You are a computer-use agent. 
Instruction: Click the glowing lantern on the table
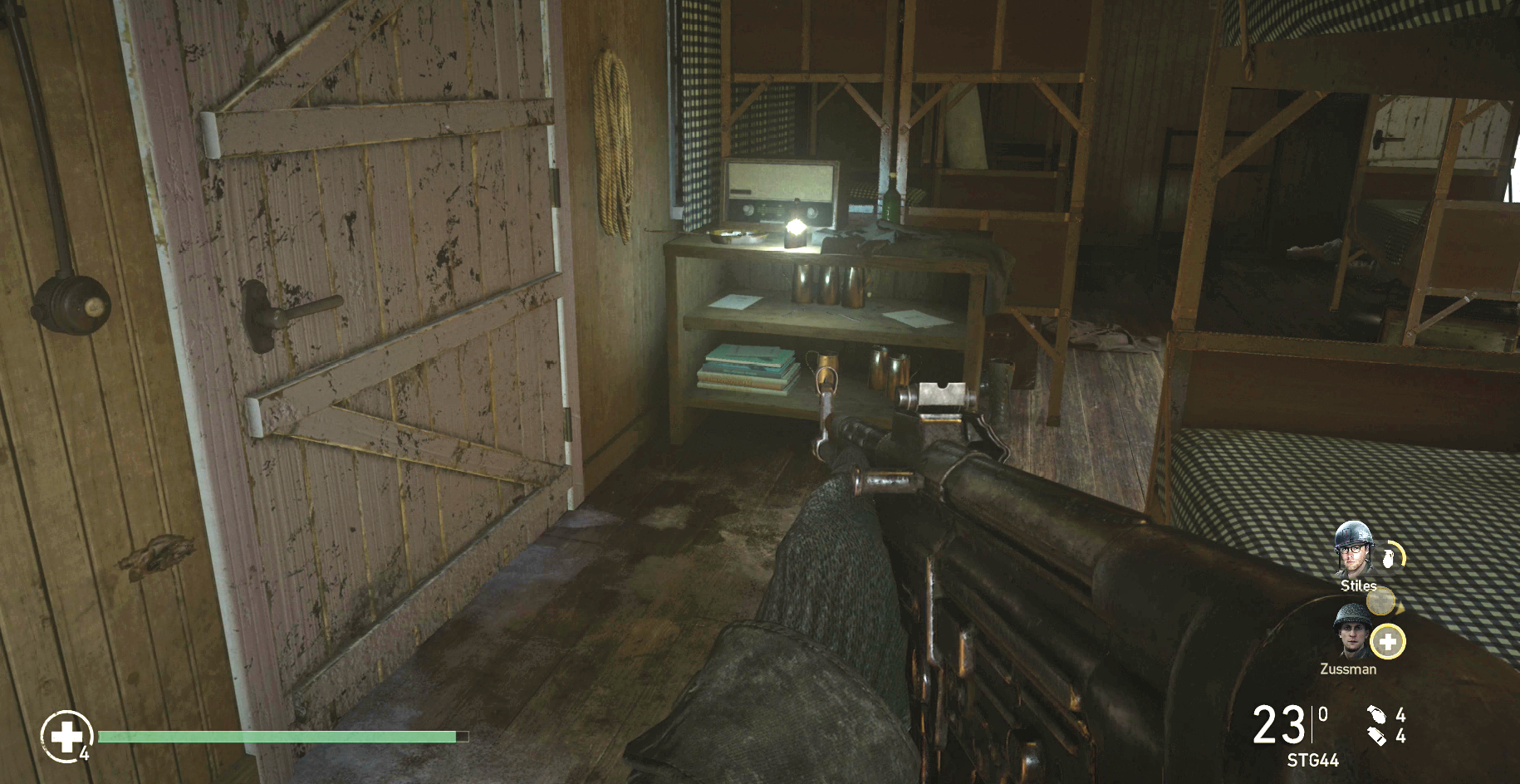(x=797, y=229)
